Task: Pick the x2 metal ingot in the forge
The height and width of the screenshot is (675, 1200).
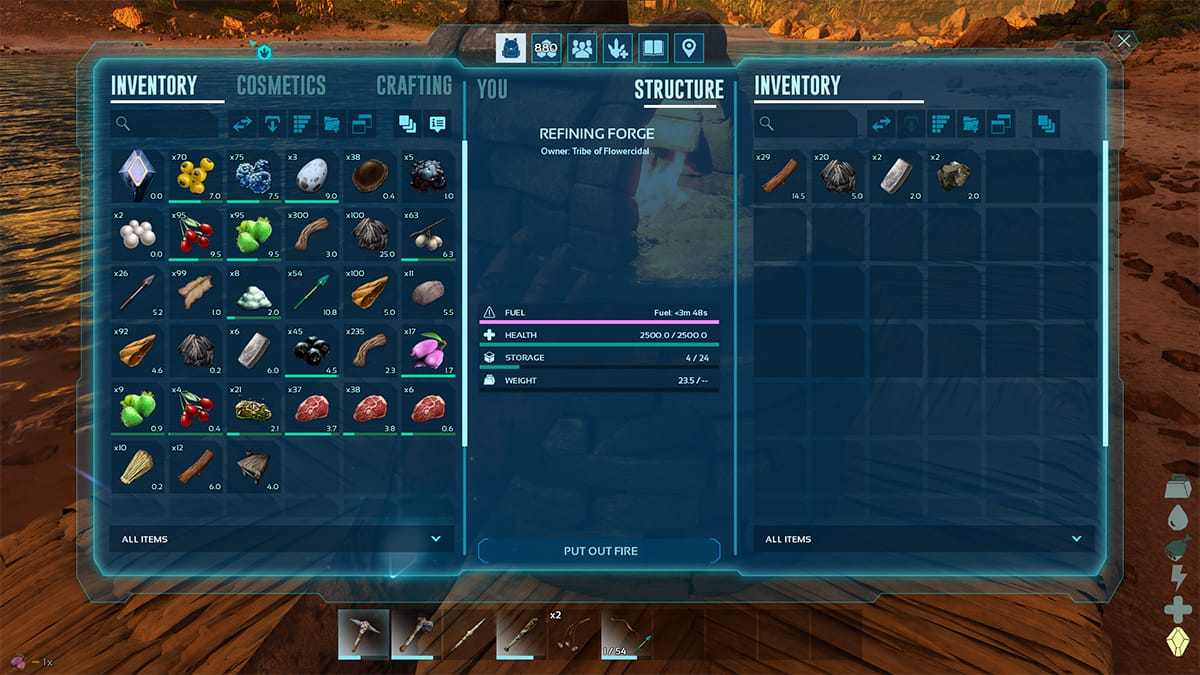Action: 896,176
